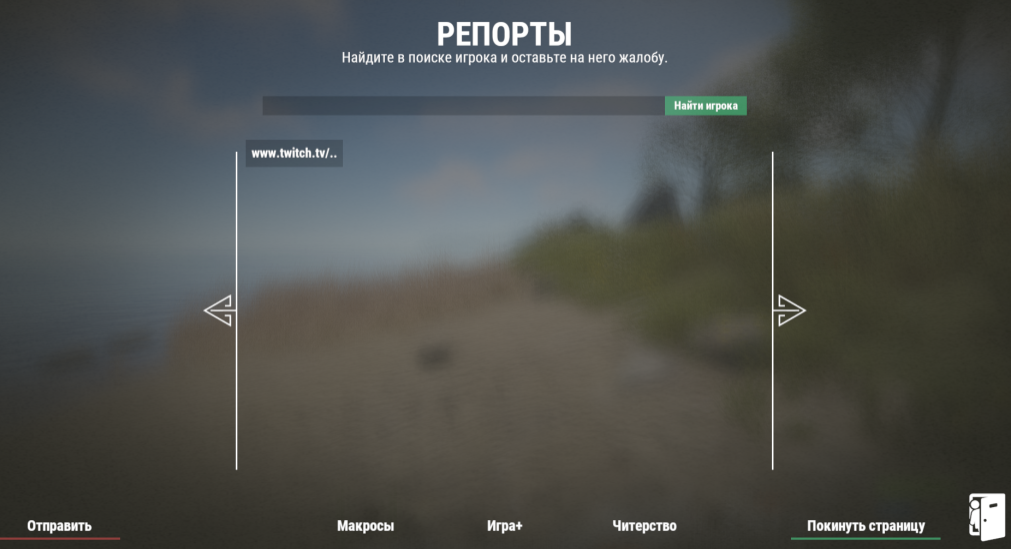
Task: Choose the 'Читерство' report reason
Action: [x=644, y=526]
